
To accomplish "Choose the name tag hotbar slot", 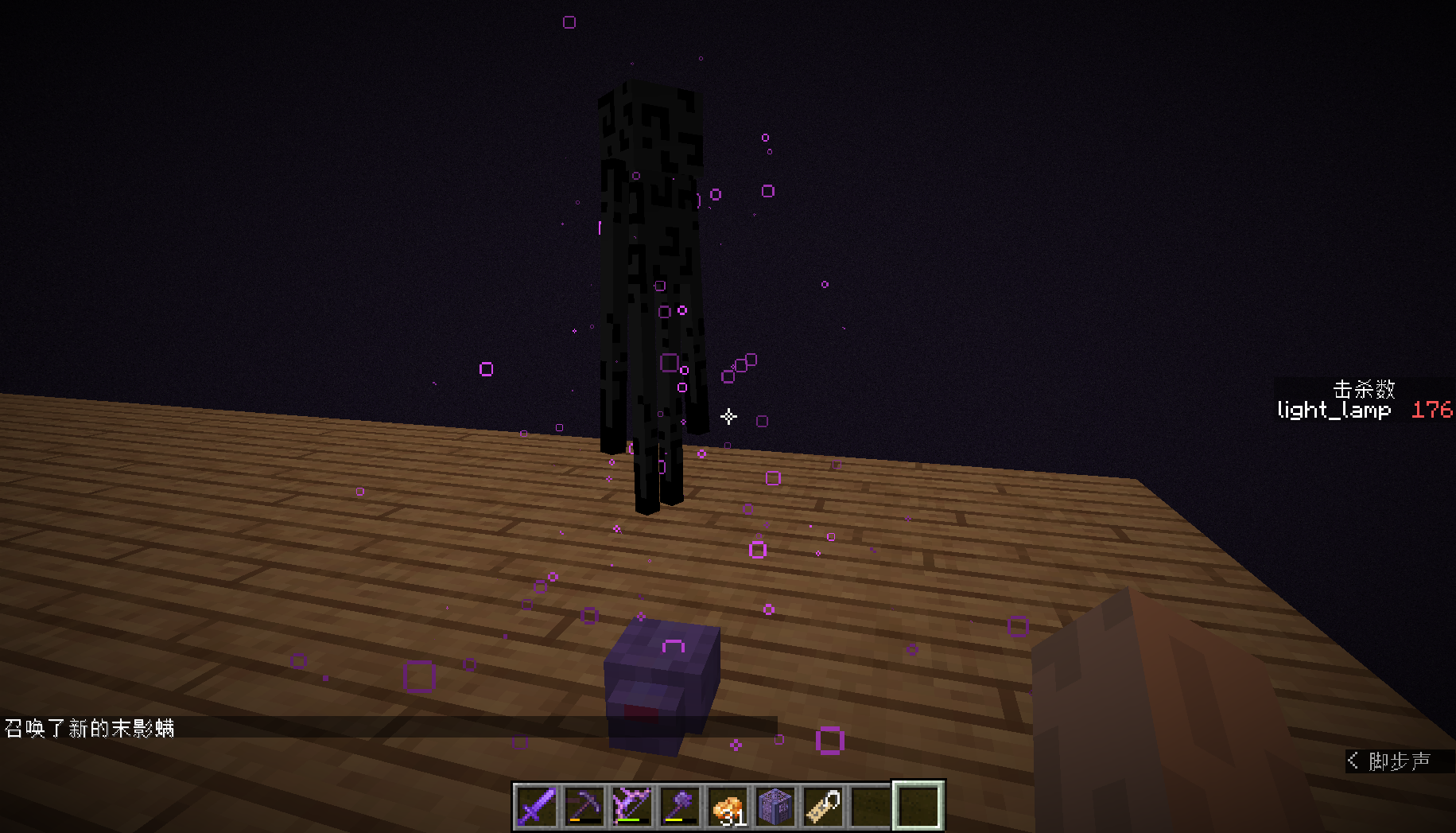I will click(x=823, y=806).
